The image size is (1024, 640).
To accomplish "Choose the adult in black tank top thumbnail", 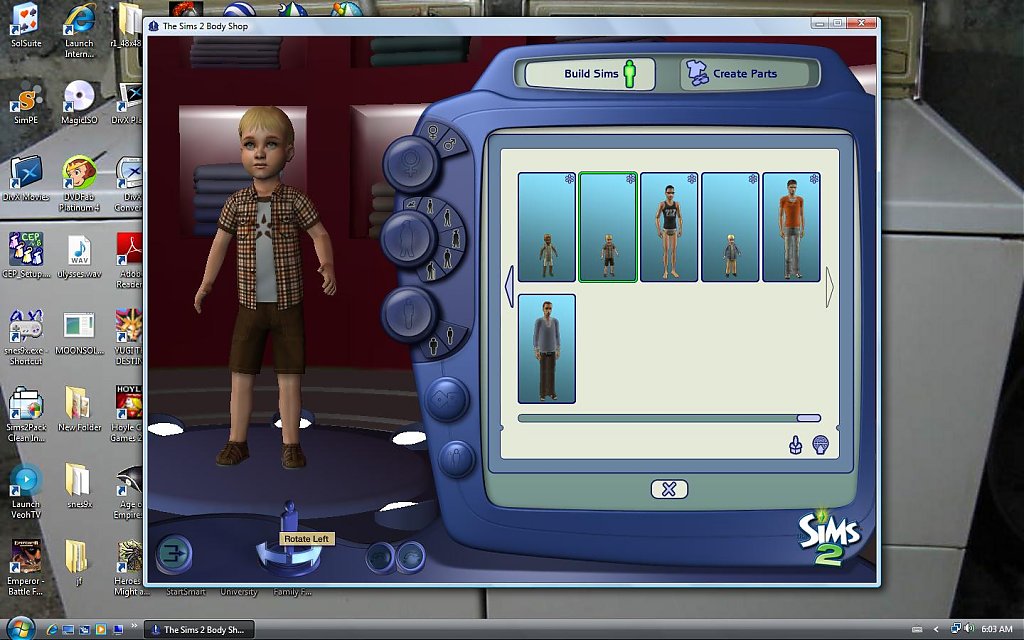I will [x=669, y=227].
